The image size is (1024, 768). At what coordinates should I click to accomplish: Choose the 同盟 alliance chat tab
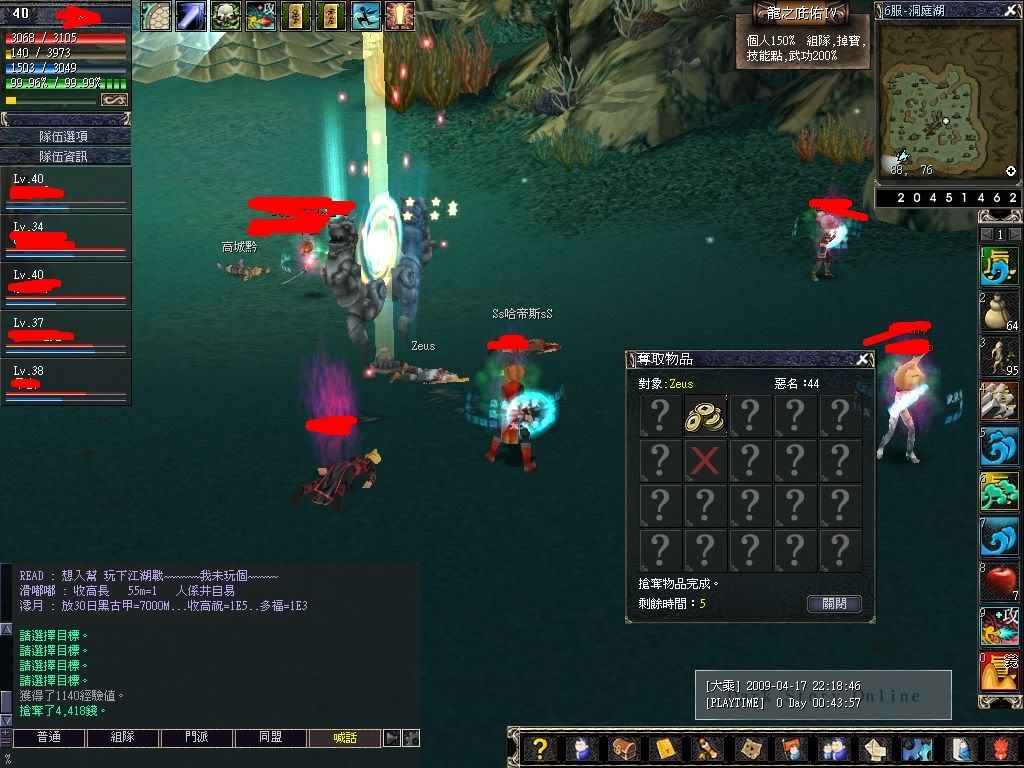click(x=270, y=738)
